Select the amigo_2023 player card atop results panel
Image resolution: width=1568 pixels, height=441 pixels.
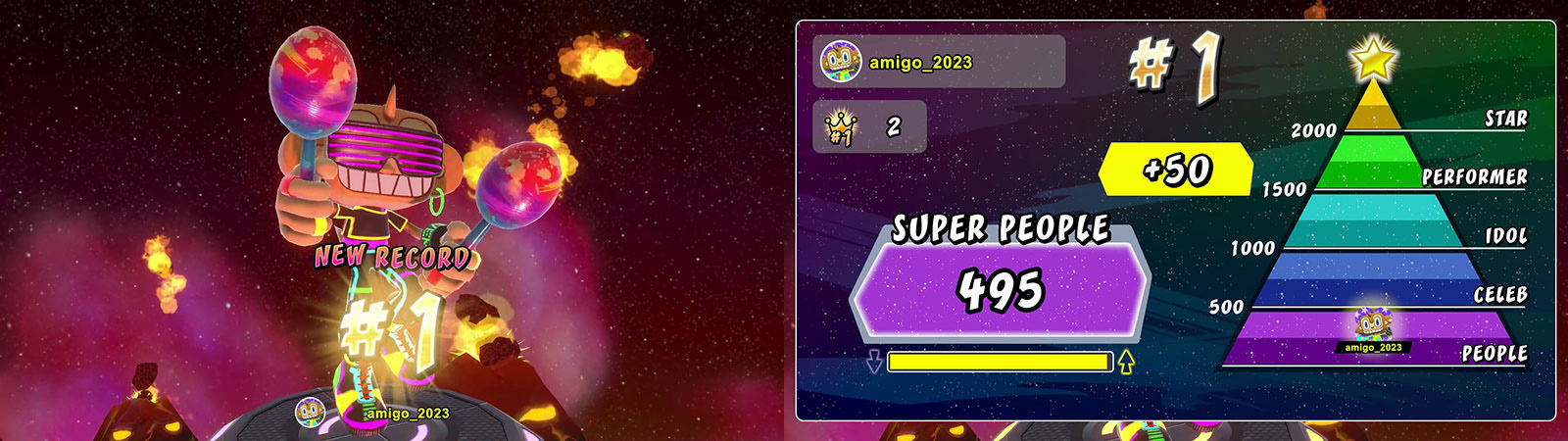pos(938,62)
